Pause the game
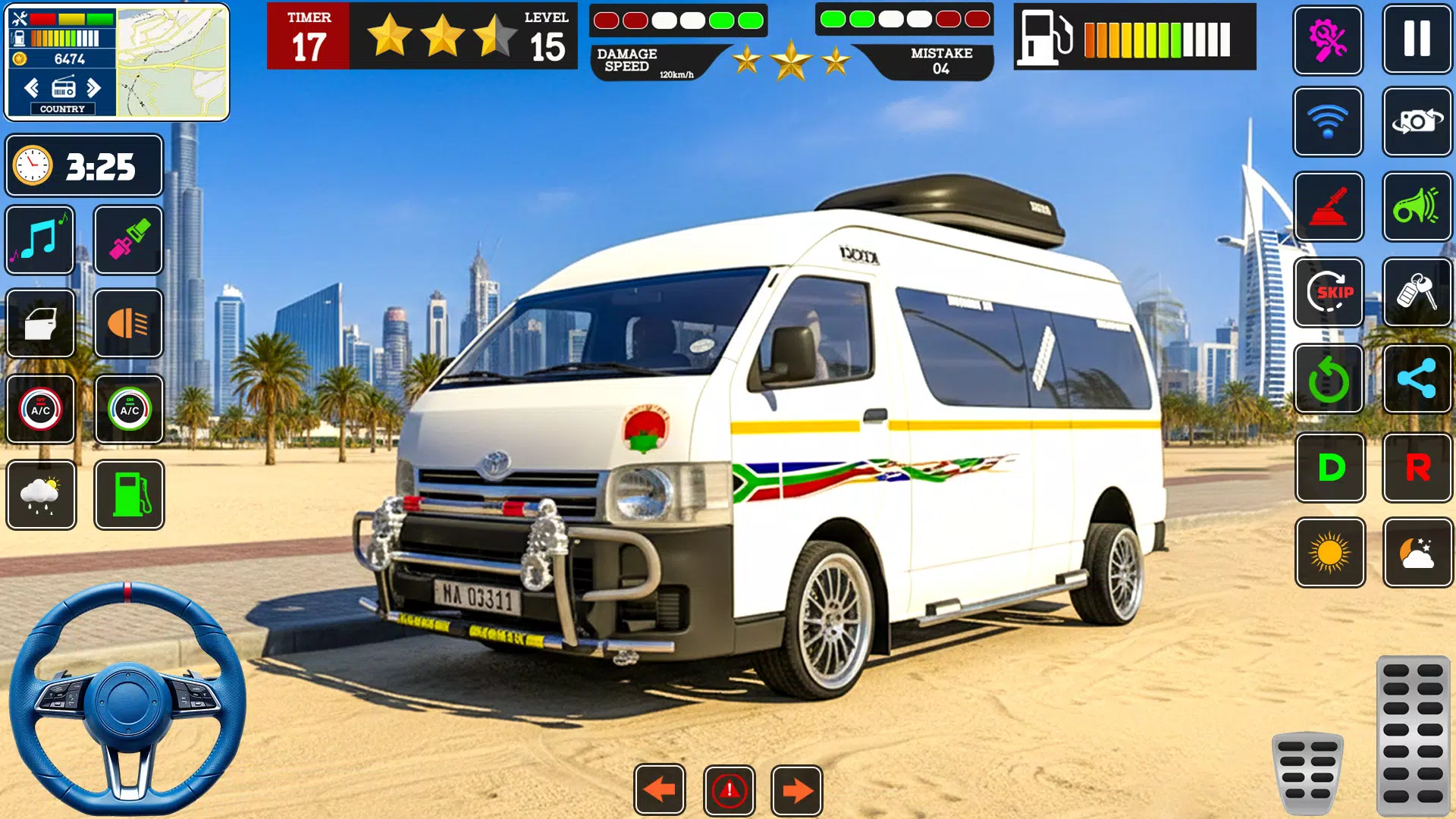 click(1417, 39)
